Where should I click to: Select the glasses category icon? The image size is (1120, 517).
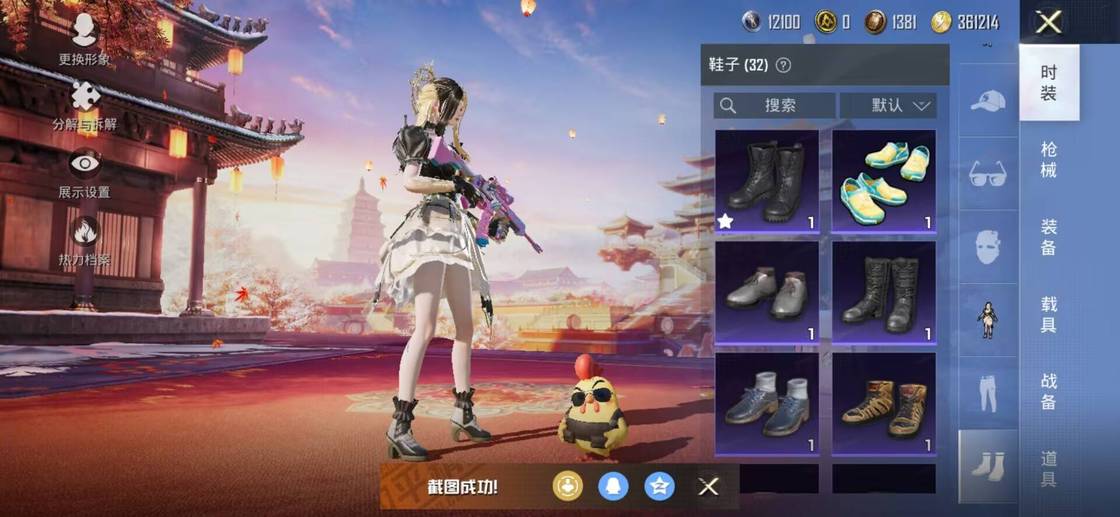(988, 173)
